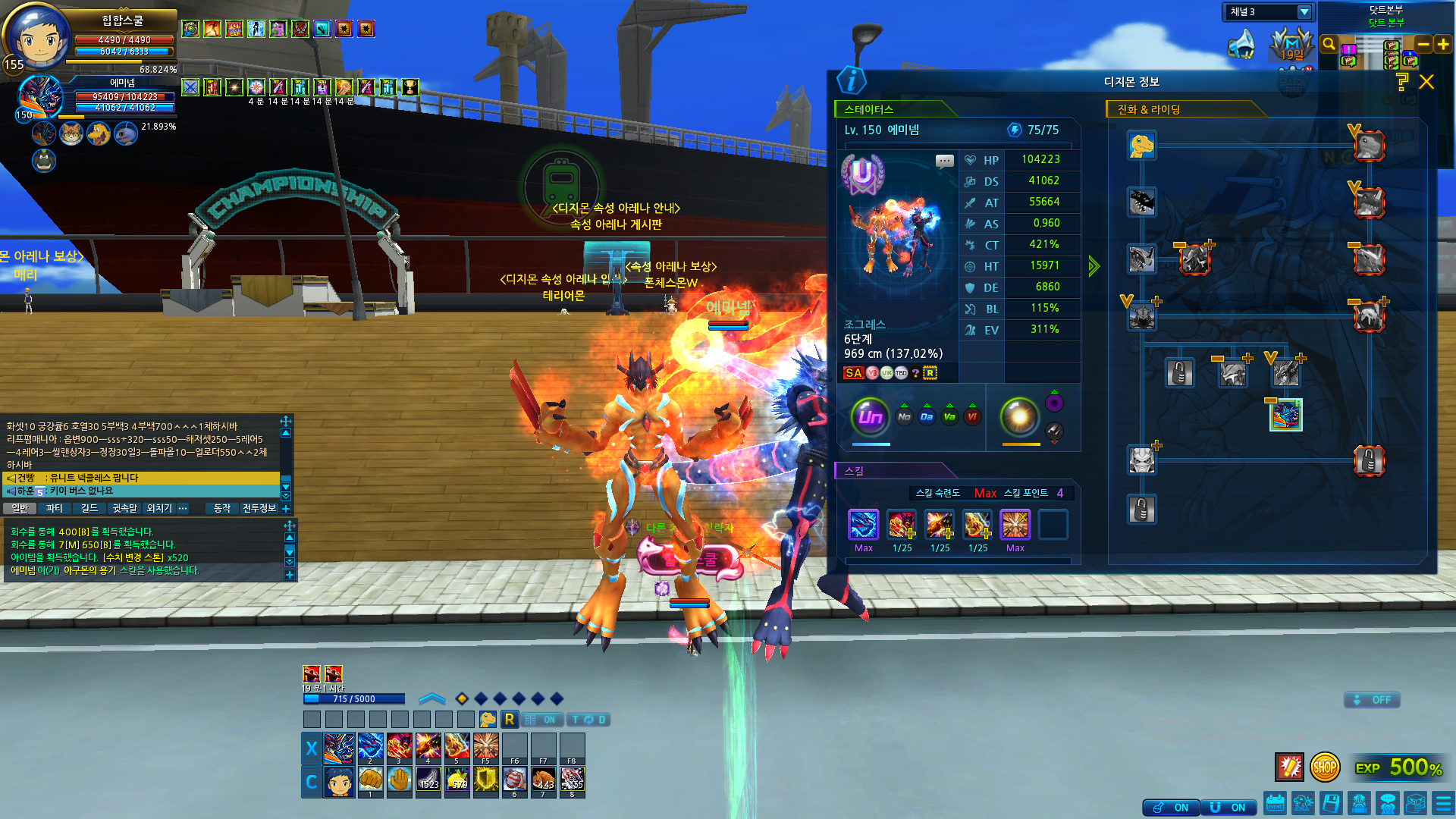This screenshot has height=819, width=1456.
Task: Switch chat to the 길드 tab
Action: (89, 508)
